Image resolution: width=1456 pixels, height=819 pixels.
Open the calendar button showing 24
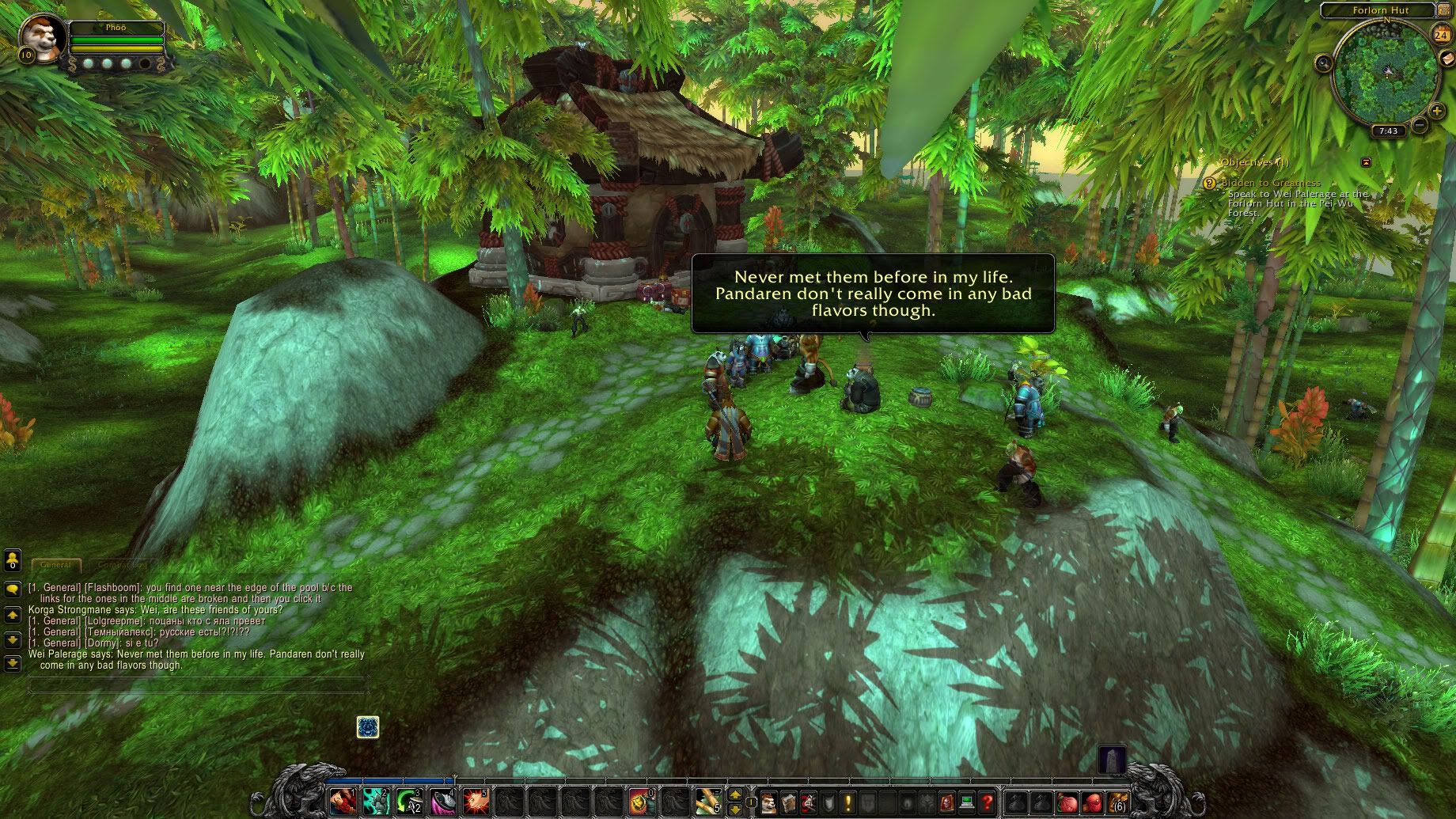pyautogui.click(x=1441, y=35)
